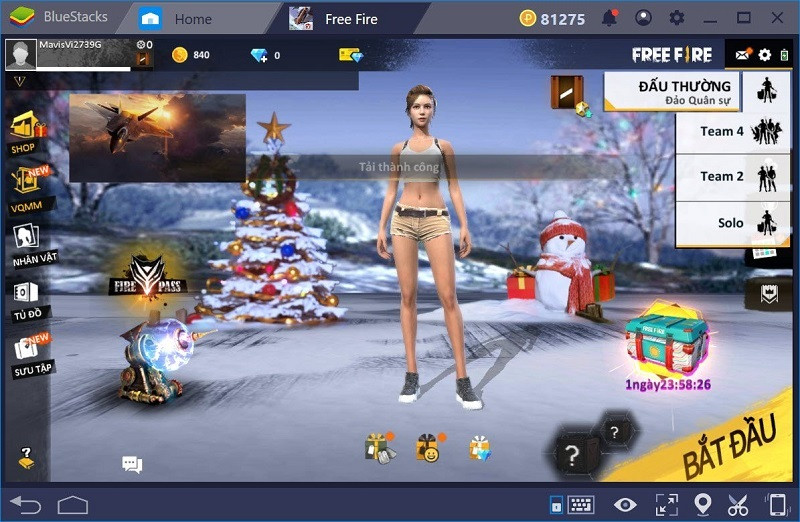The height and width of the screenshot is (522, 800).
Task: Open the SHOP menu
Action: tap(25, 131)
